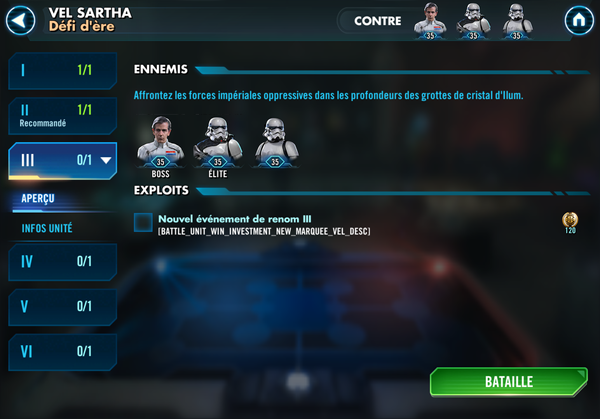Start the fight with Bataille
The width and height of the screenshot is (600, 419).
509,382
